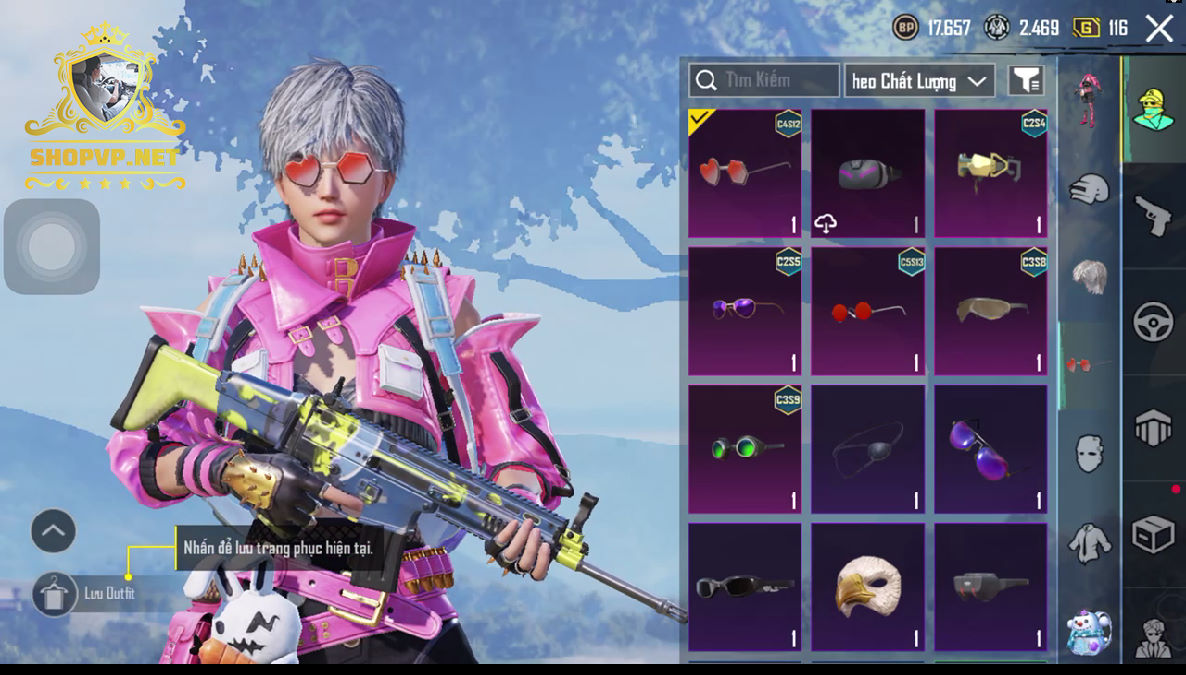
Task: Choose the golden glowing goggles item
Action: tap(991, 173)
